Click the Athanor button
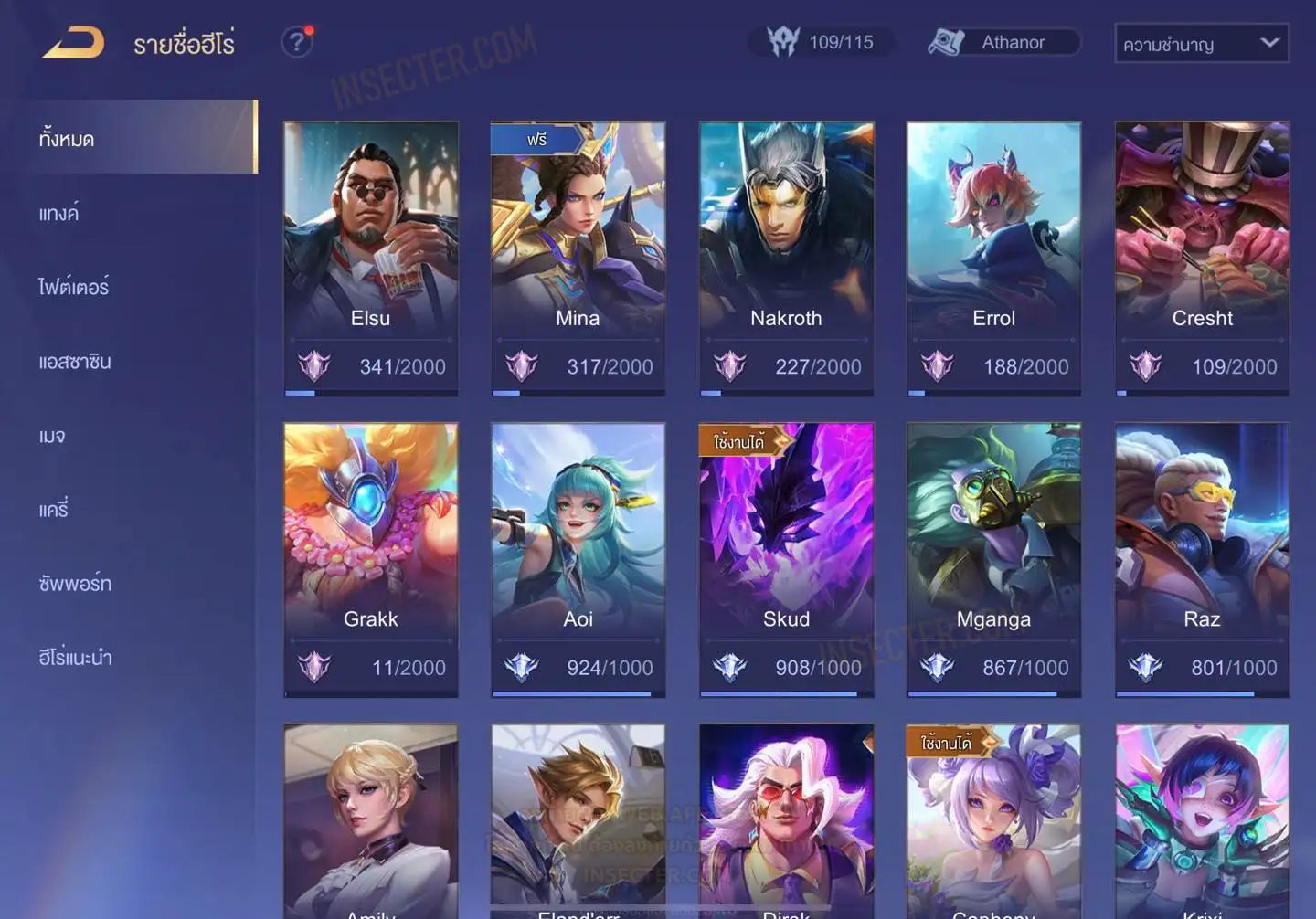This screenshot has width=1316, height=919. 1004,42
